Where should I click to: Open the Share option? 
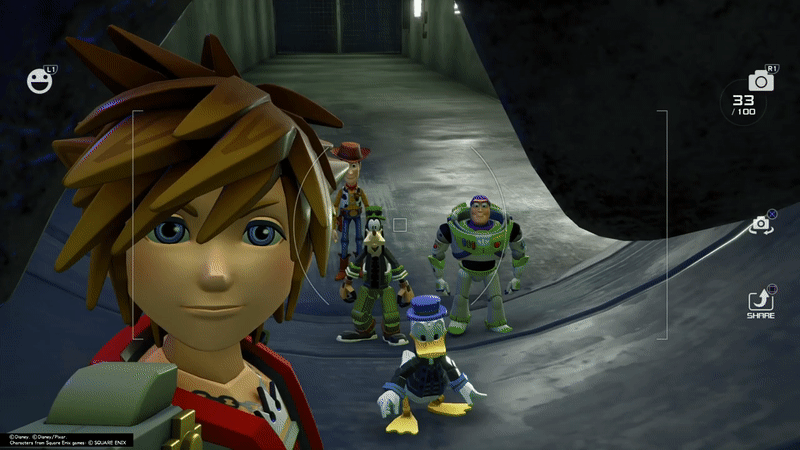click(761, 299)
